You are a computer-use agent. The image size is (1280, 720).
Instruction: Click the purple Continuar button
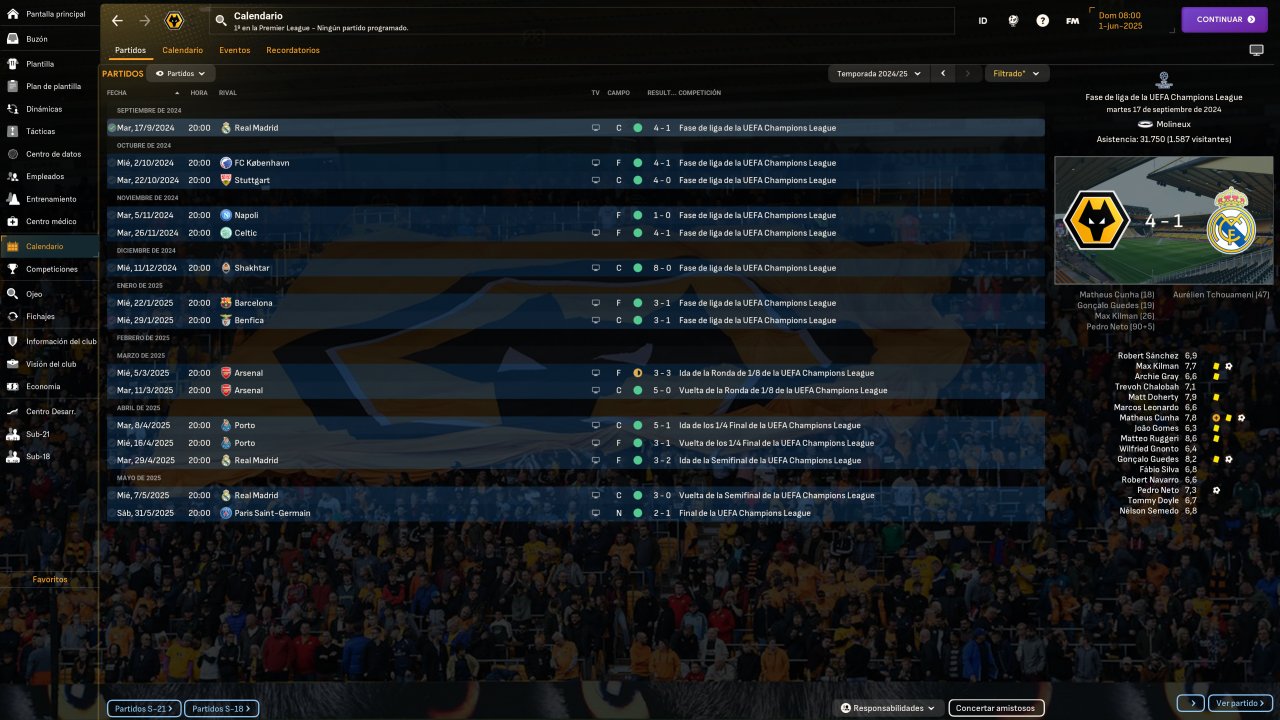tap(1224, 19)
